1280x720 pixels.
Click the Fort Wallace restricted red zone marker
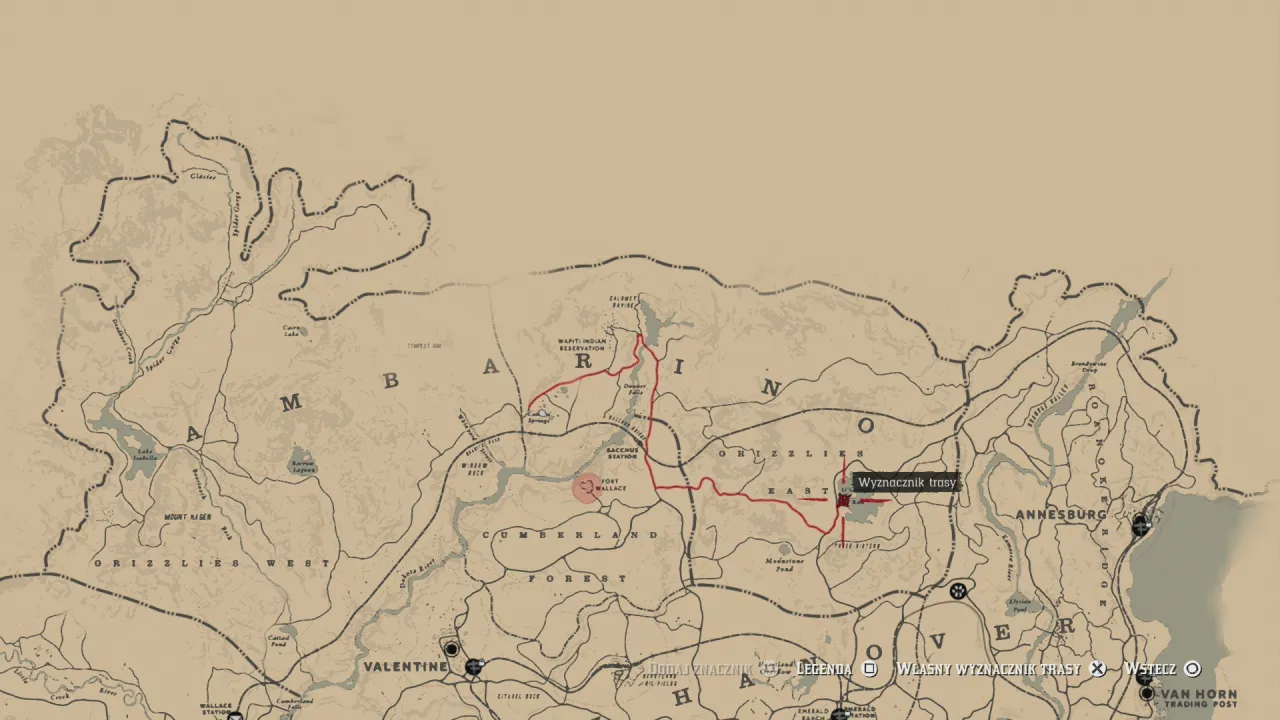585,490
